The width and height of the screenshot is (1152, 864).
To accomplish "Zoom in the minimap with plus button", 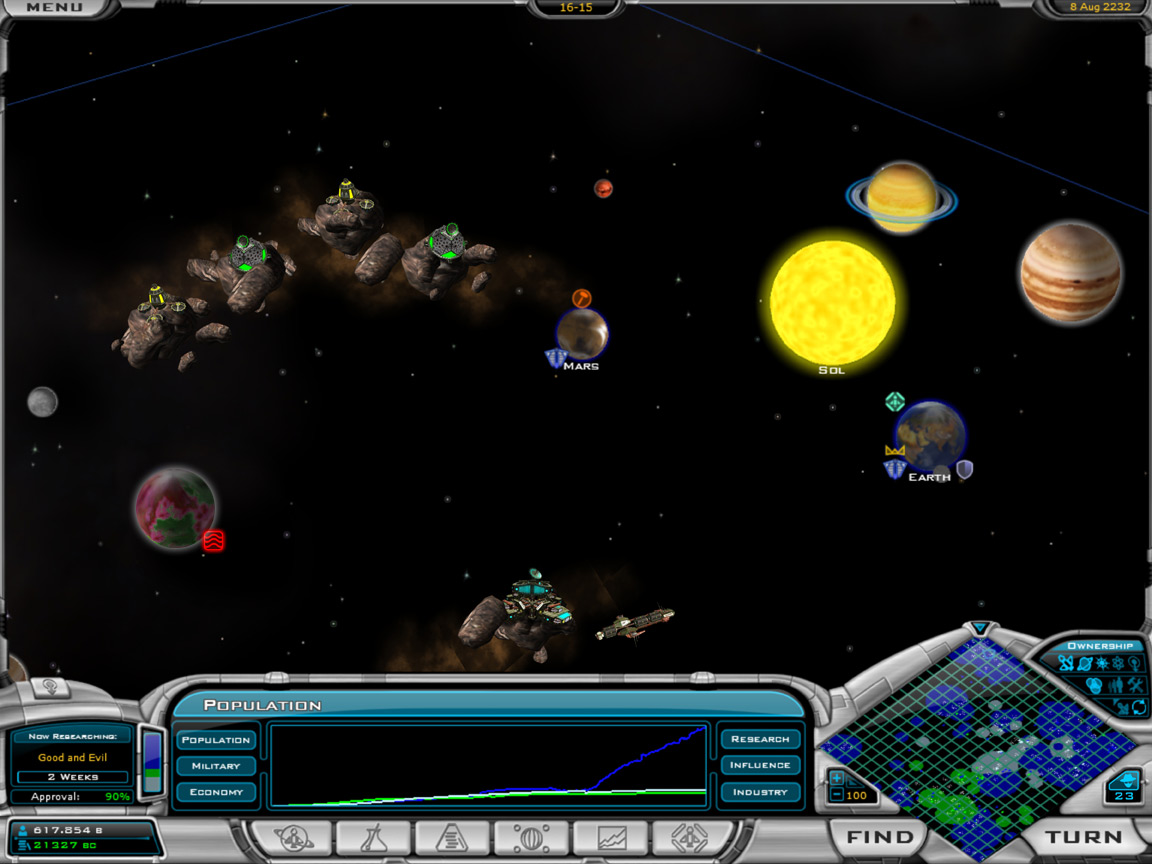I will click(x=837, y=777).
